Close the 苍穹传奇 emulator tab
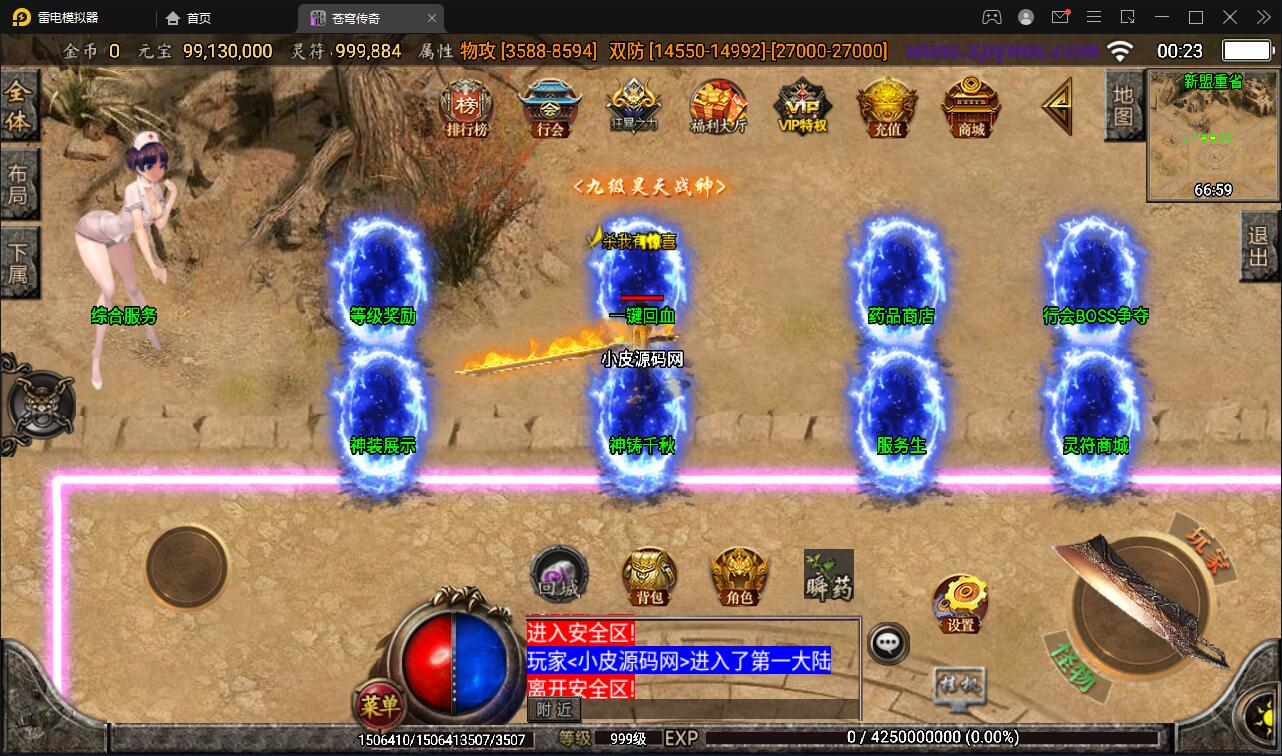The image size is (1282, 756). [x=432, y=18]
